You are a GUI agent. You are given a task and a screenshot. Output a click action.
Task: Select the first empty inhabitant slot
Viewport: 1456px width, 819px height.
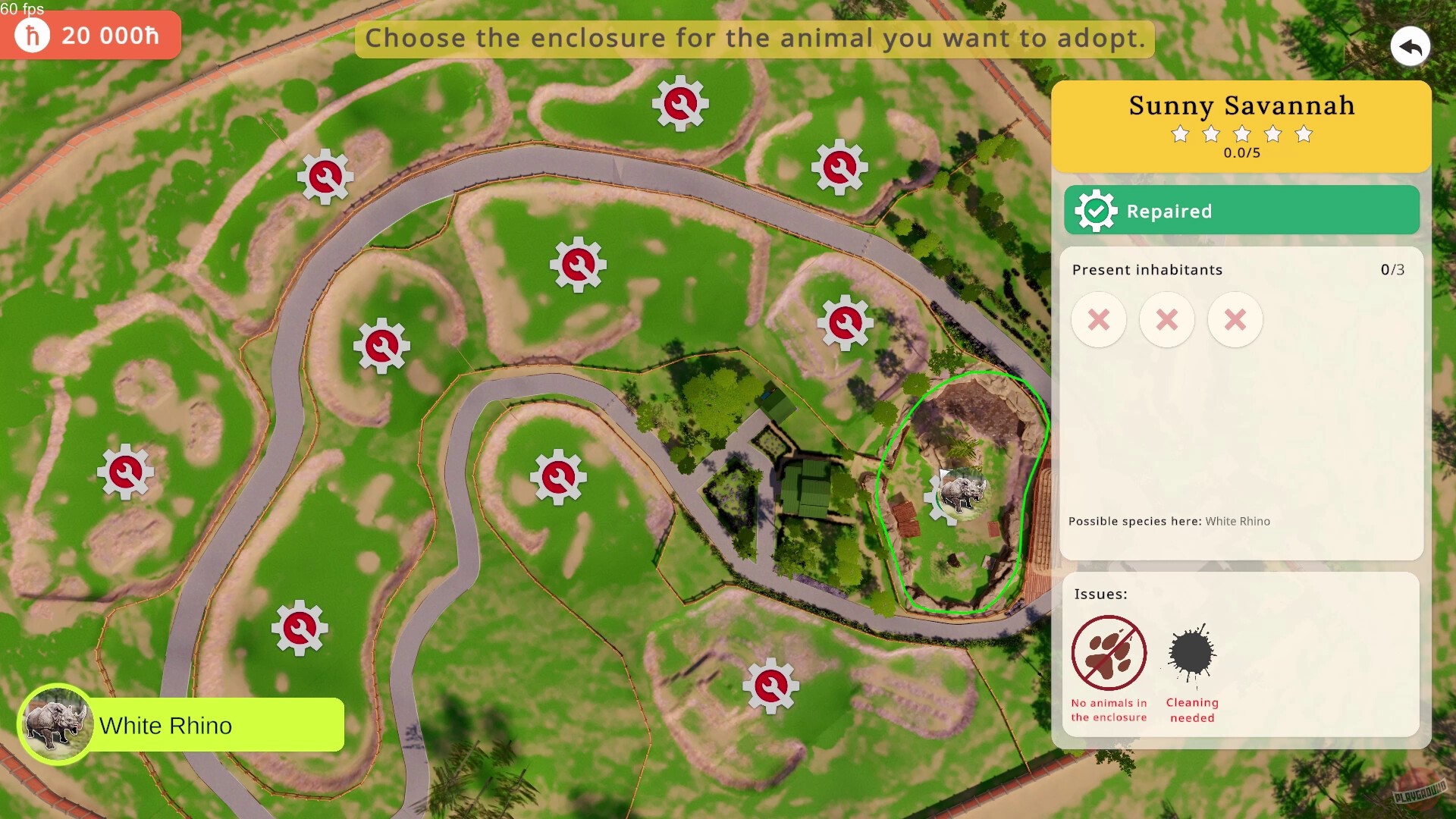click(1099, 320)
